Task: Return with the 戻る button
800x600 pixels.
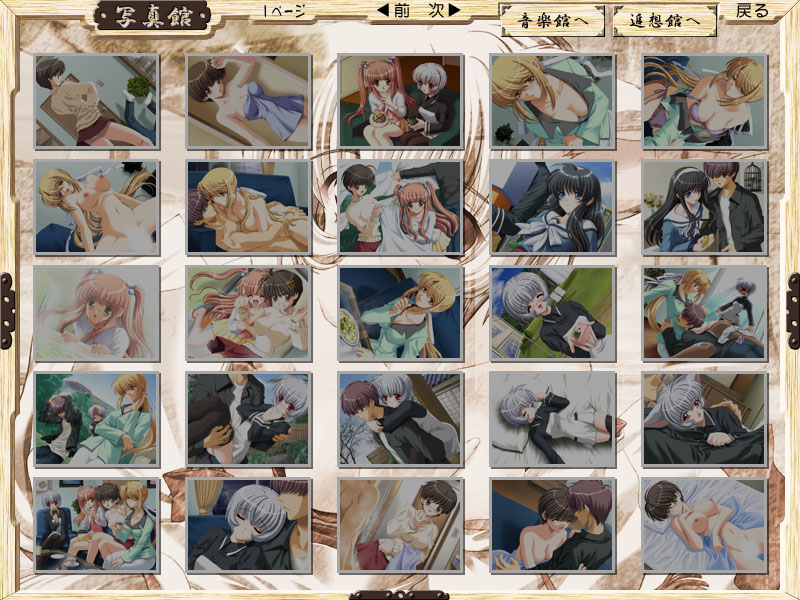Action: click(752, 12)
